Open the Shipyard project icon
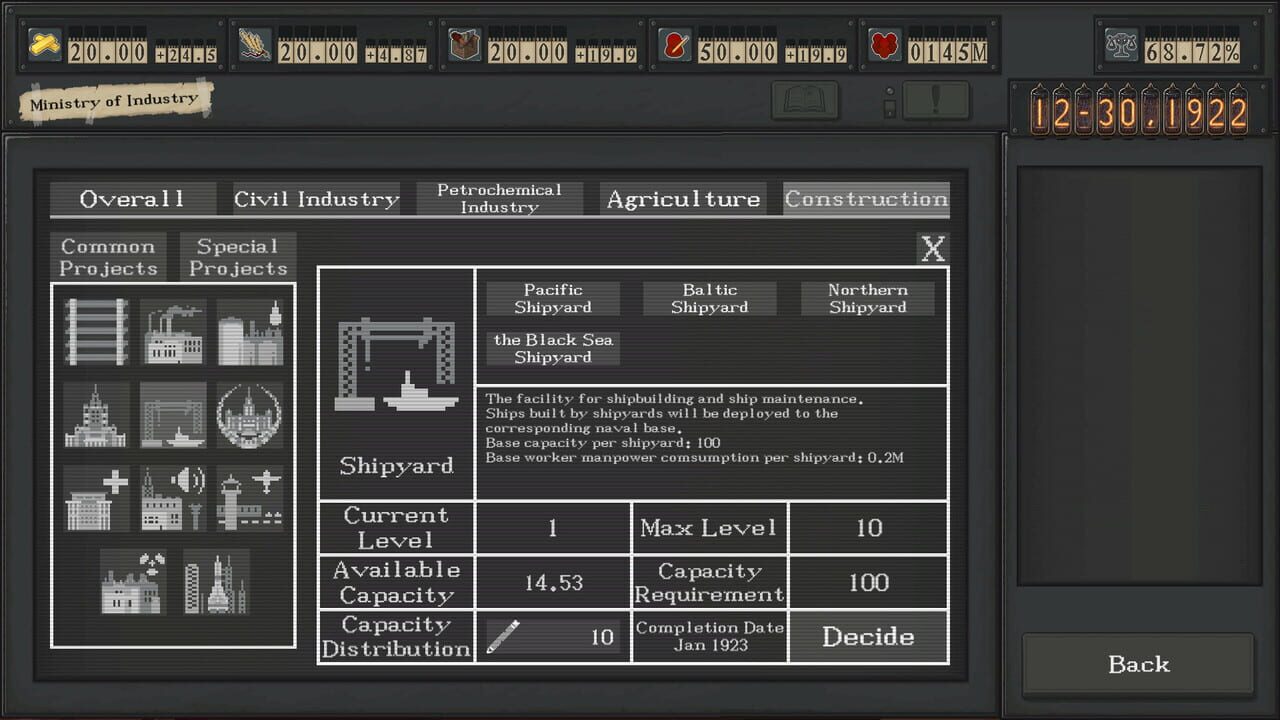The width and height of the screenshot is (1280, 720). click(172, 415)
